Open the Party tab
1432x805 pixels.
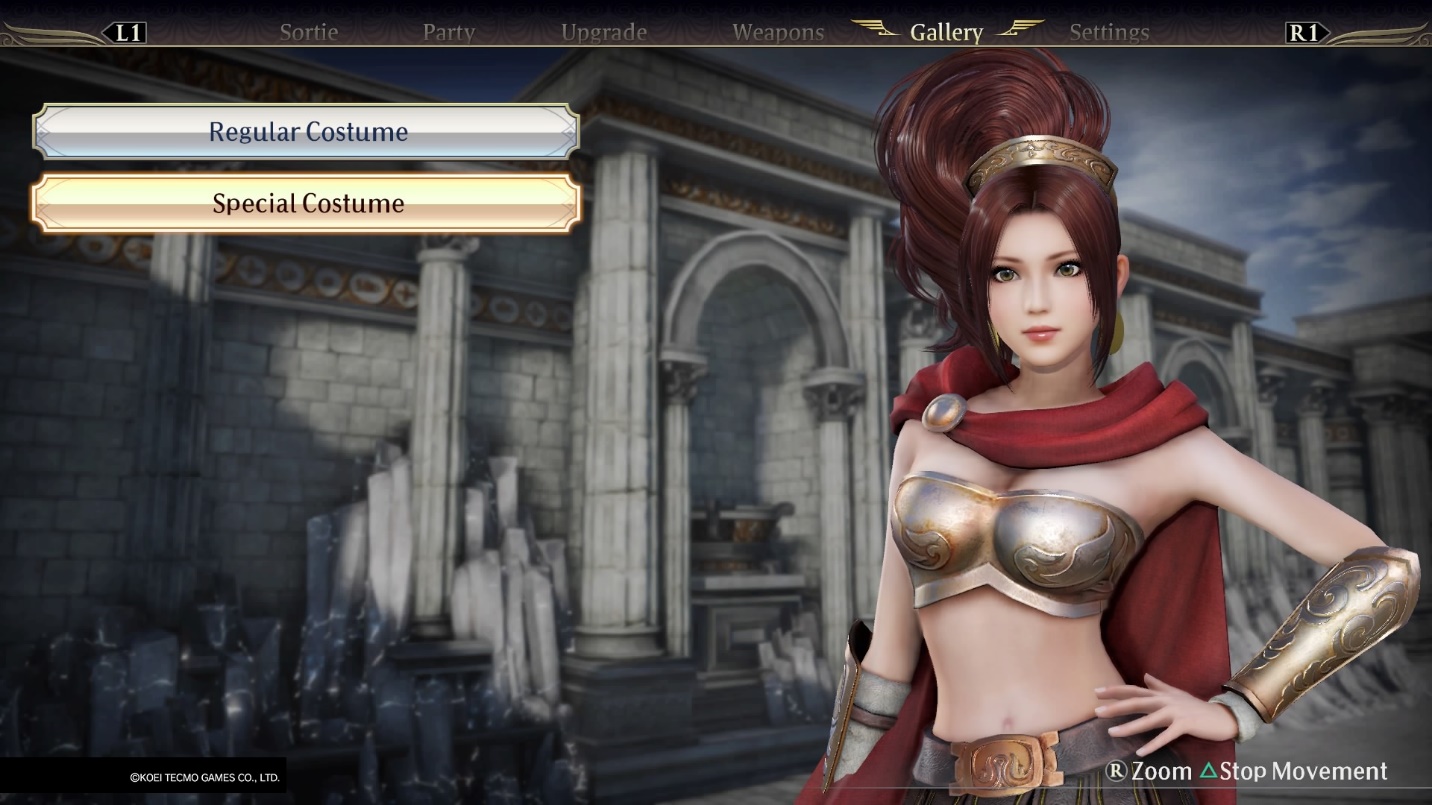pos(448,32)
